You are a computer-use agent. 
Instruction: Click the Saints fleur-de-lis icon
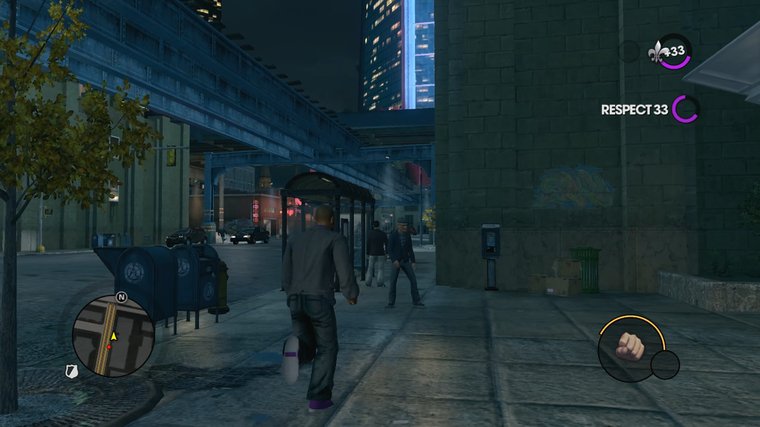click(x=659, y=50)
